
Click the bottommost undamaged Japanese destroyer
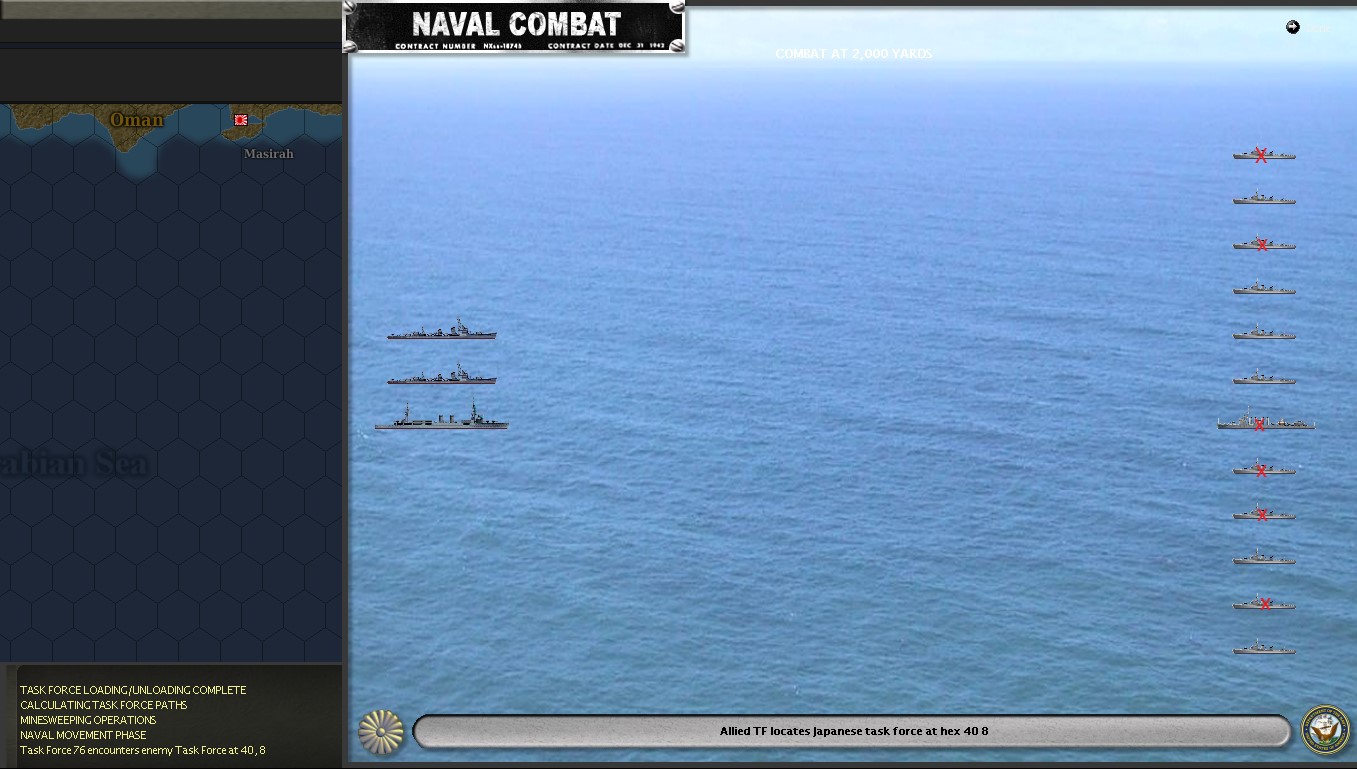1263,647
